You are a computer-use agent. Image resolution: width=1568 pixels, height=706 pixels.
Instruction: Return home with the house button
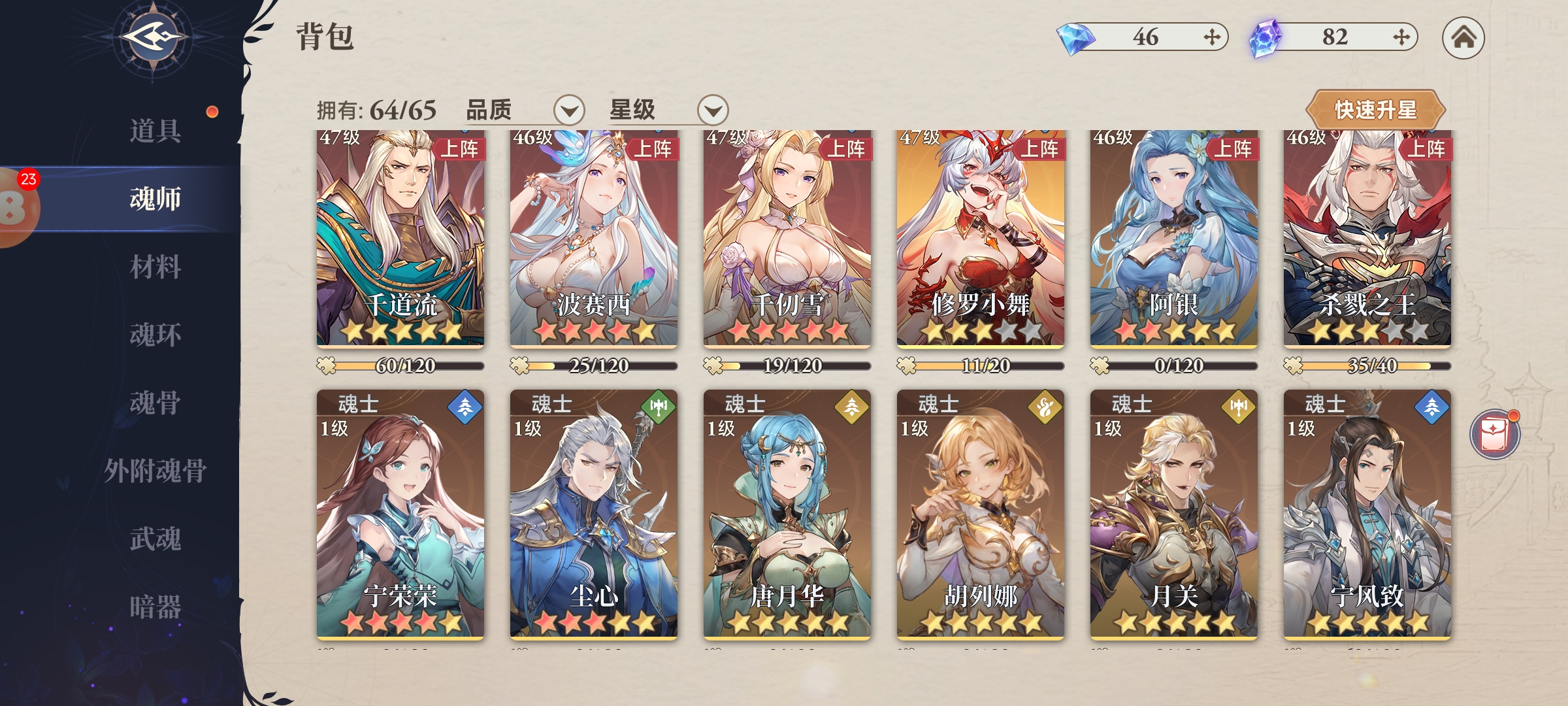pos(1463,38)
